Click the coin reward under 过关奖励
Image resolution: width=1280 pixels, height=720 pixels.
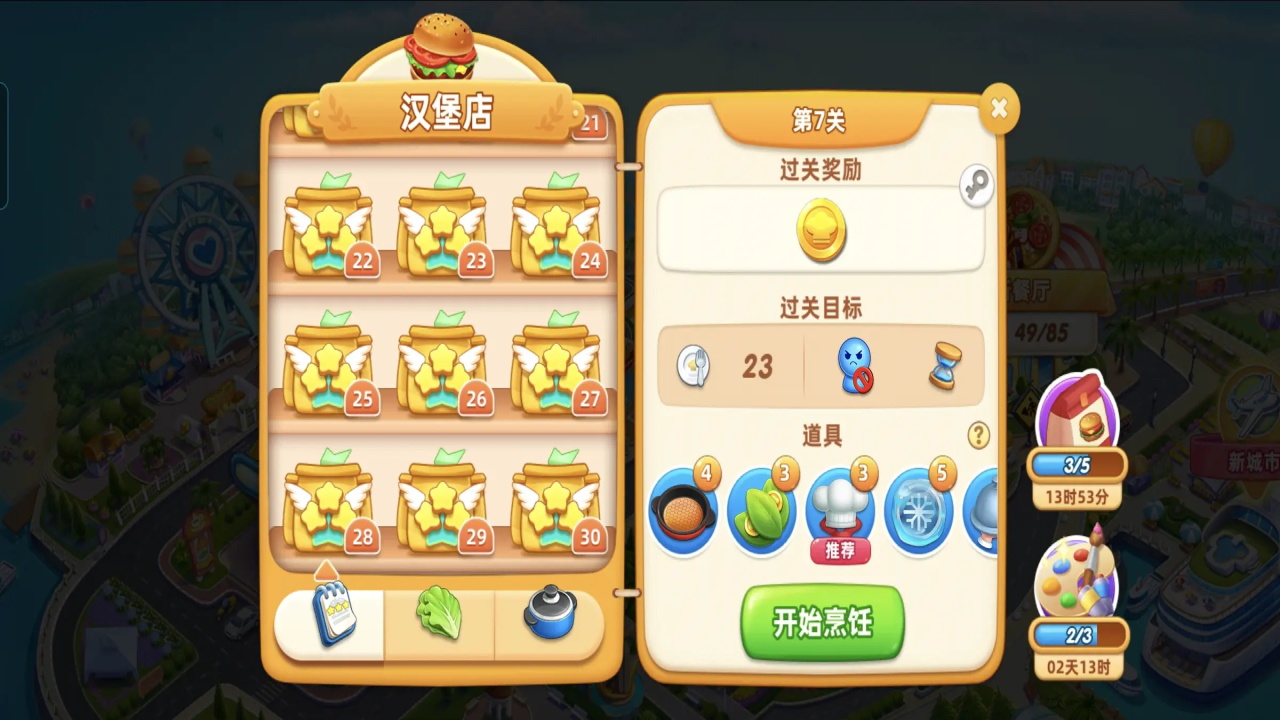tap(820, 232)
